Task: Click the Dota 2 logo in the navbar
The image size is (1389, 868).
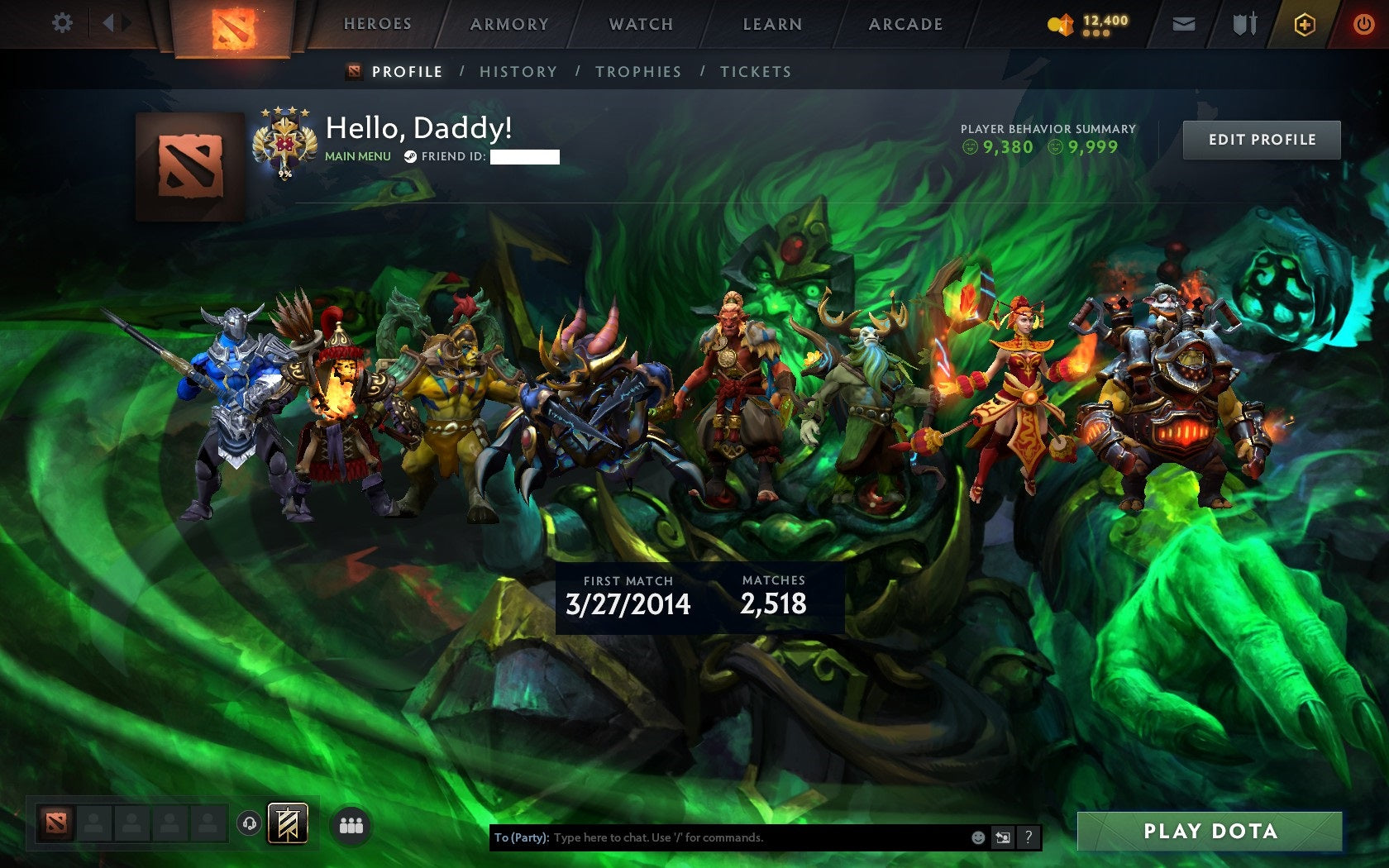Action: pos(233,25)
